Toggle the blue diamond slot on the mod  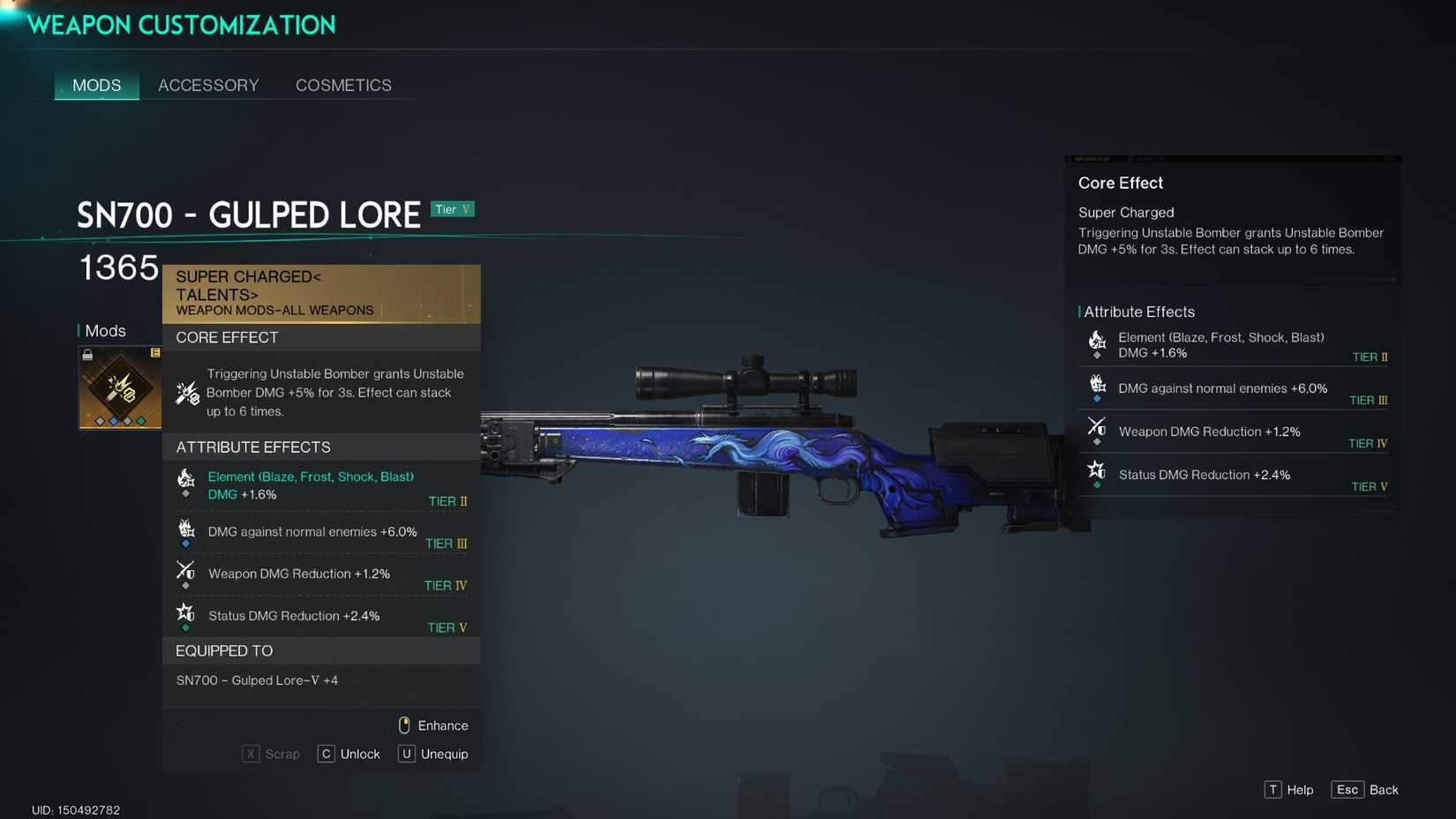[114, 421]
